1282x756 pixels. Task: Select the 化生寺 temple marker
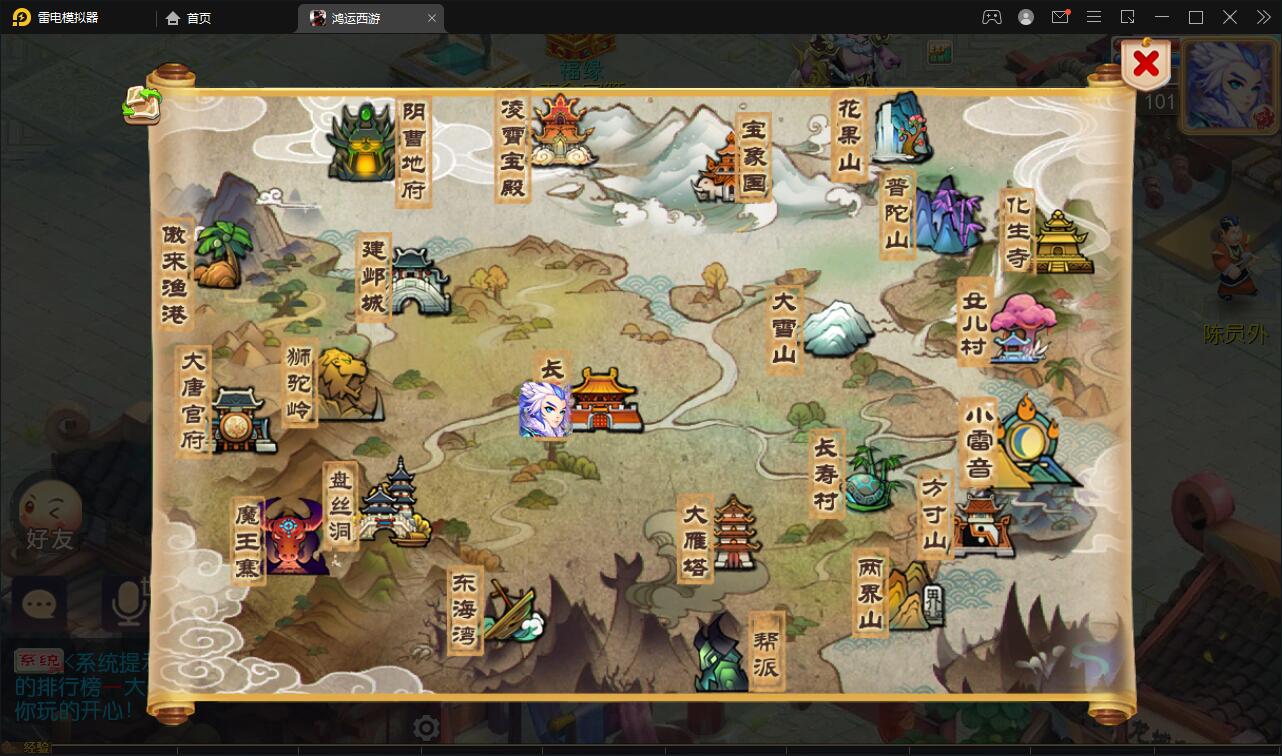tap(1061, 241)
